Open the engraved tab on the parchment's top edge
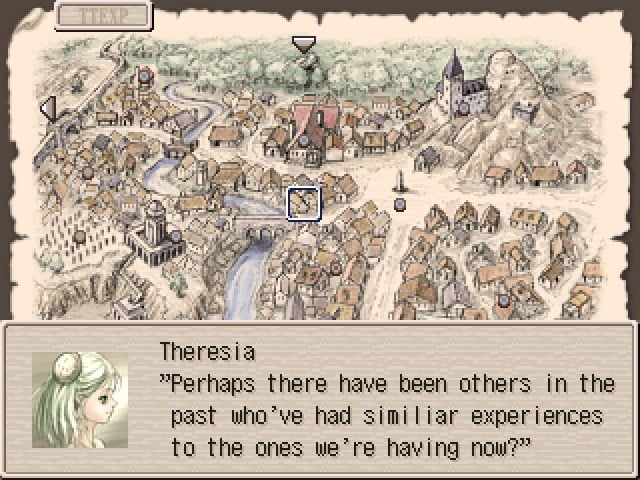This screenshot has height=480, width=640. click(103, 16)
